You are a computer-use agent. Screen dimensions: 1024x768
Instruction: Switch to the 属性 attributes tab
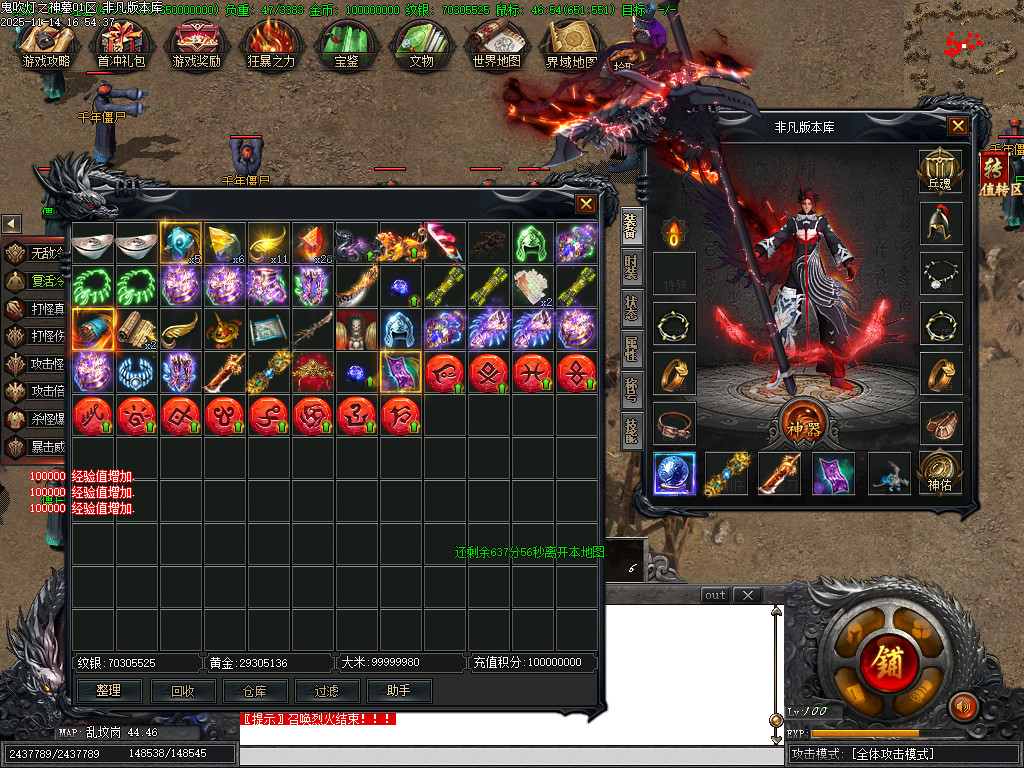pos(630,348)
